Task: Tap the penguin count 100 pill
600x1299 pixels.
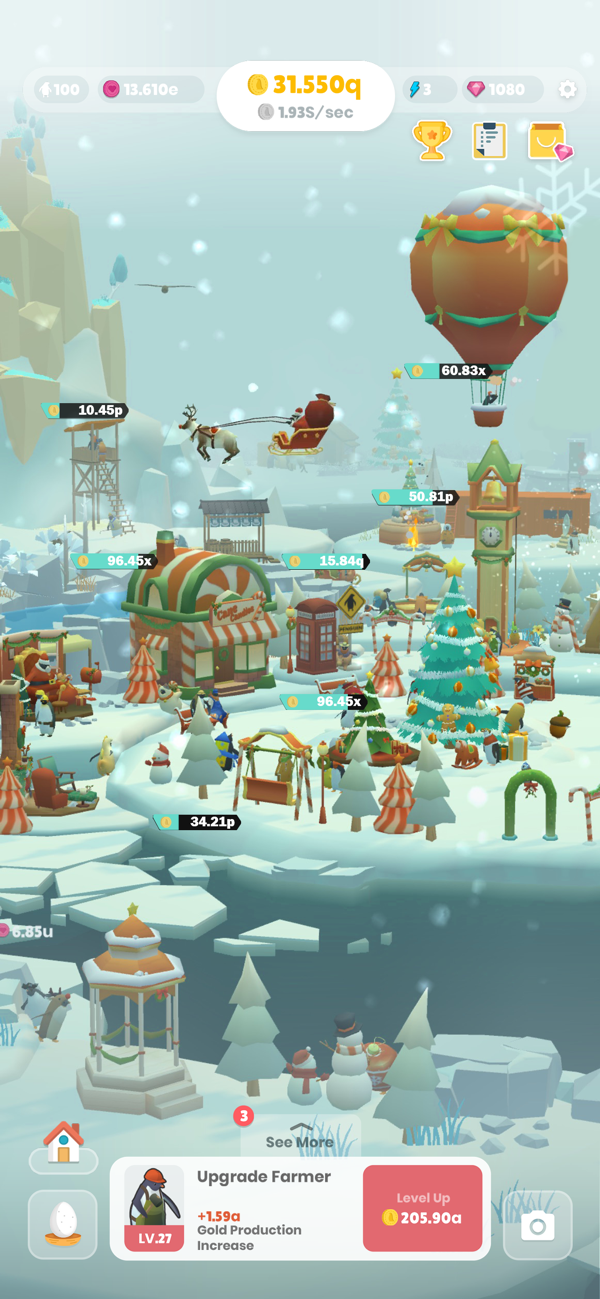Action: (59, 90)
